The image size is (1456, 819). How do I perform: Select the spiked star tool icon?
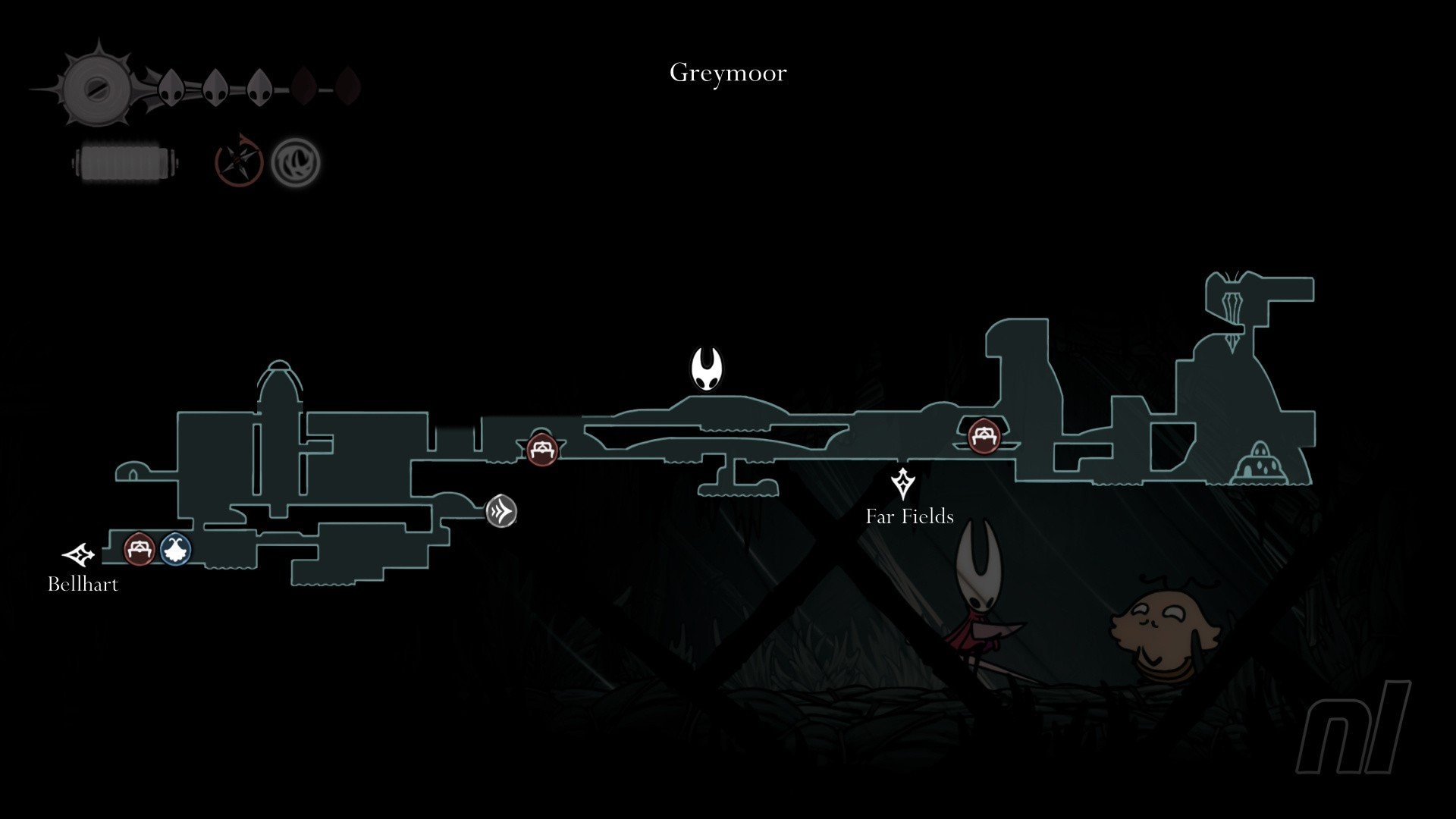[x=240, y=162]
